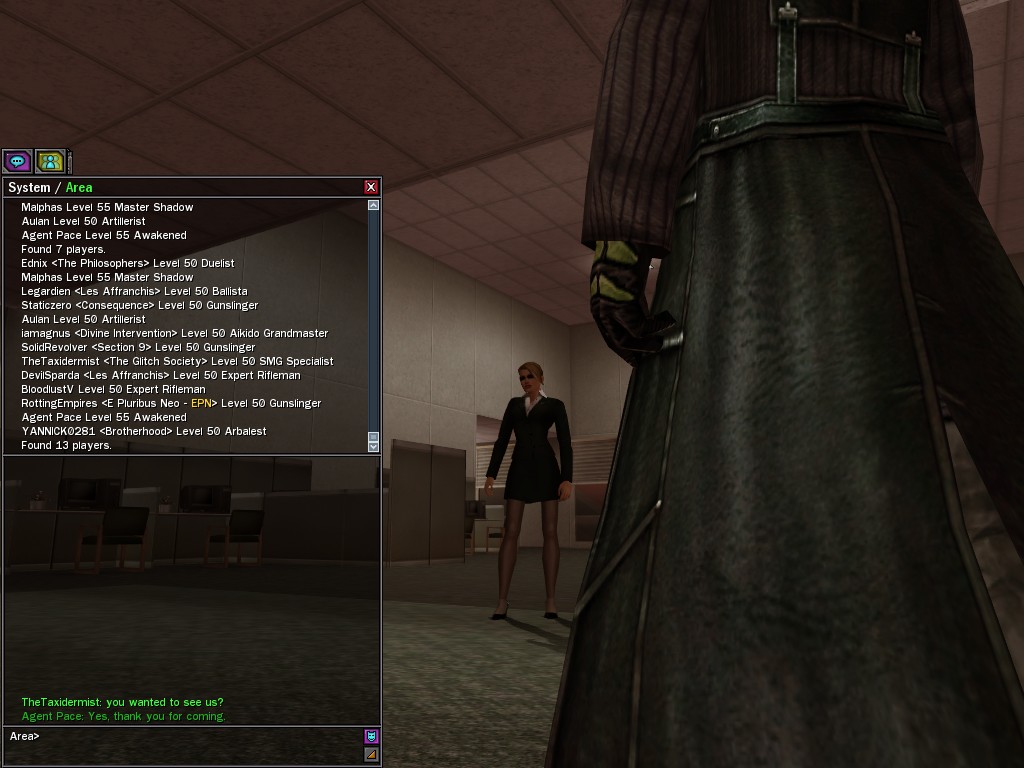Open the purple mask emote button
This screenshot has width=1024, height=768.
point(371,737)
